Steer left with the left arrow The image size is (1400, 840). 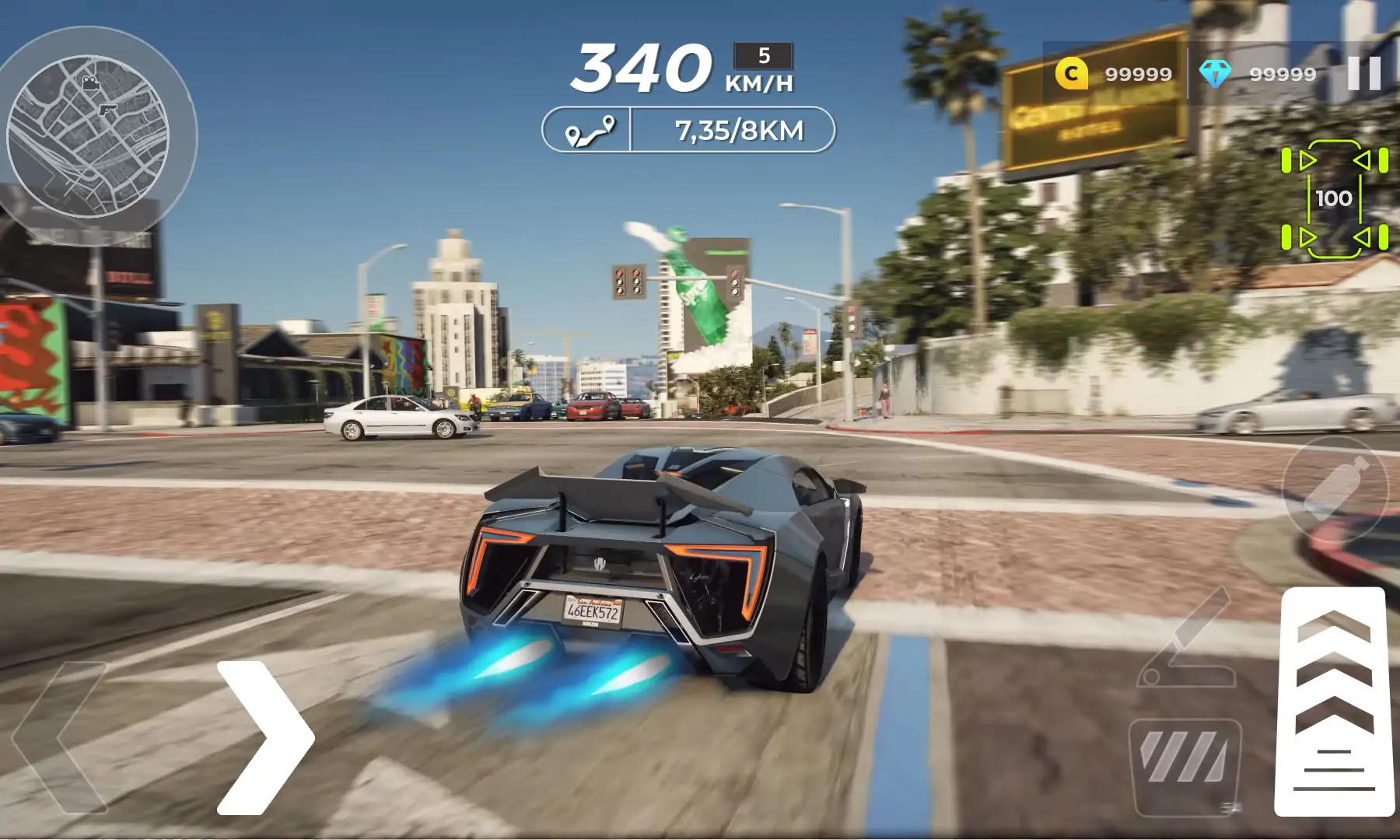pyautogui.click(x=61, y=737)
